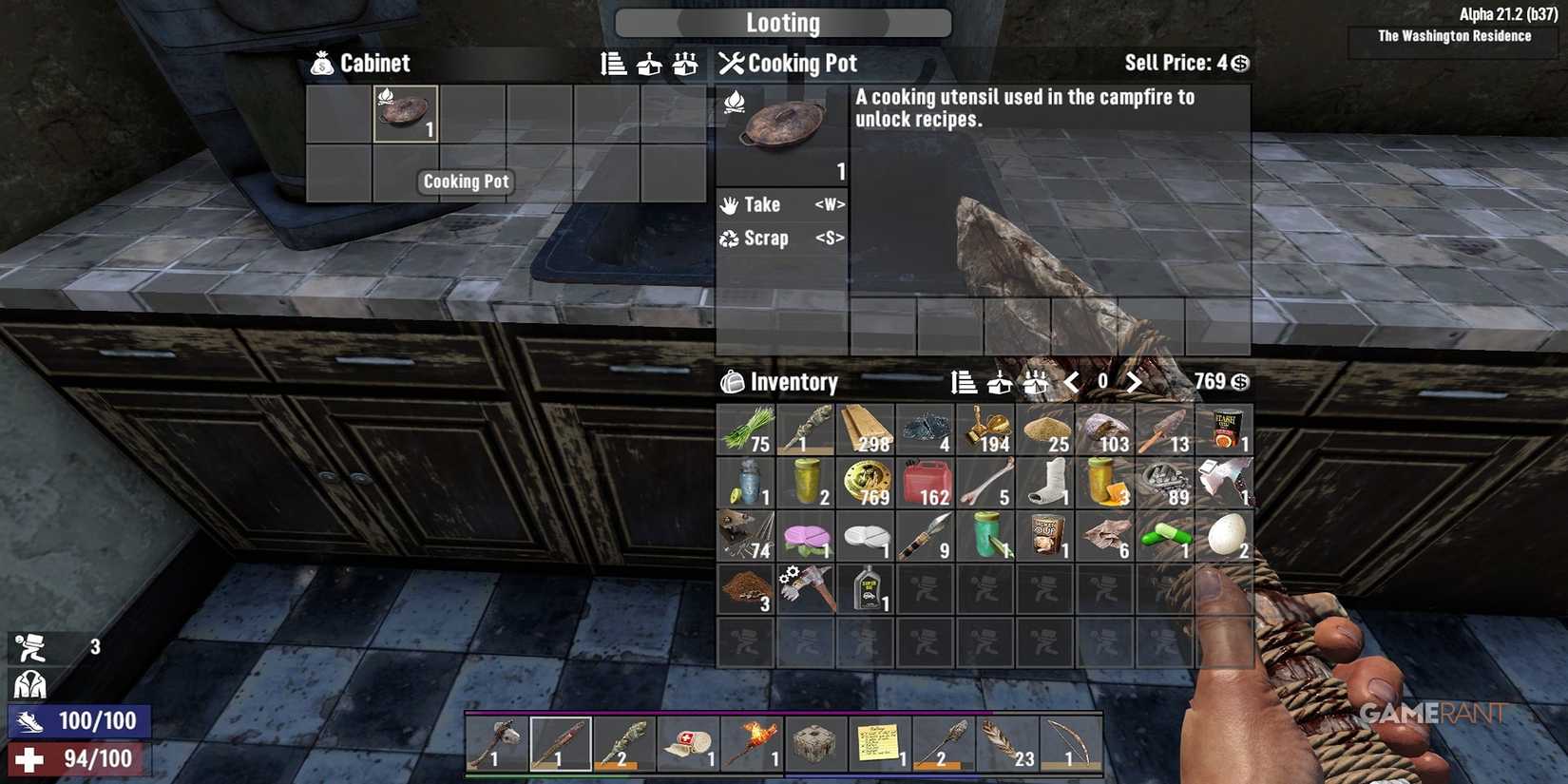Take all items from the Cabinet via box icon
The image size is (1568, 784).
click(x=648, y=65)
